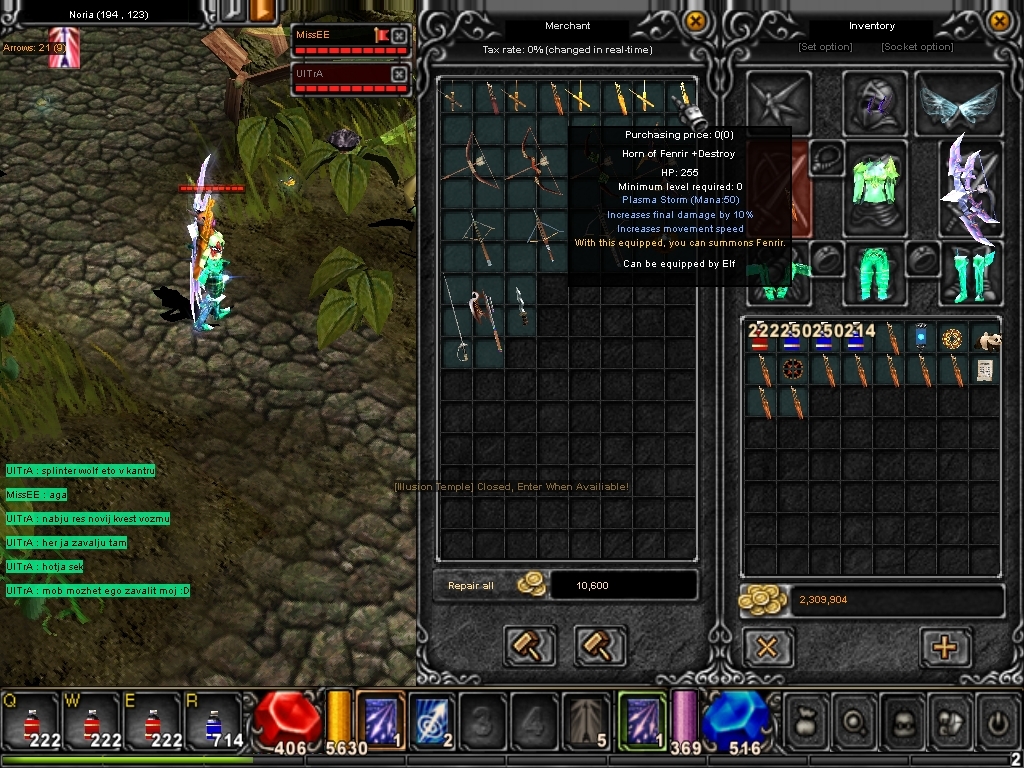Click the power icon in bottom menu
Image resolution: width=1024 pixels, height=768 pixels.
(x=995, y=718)
